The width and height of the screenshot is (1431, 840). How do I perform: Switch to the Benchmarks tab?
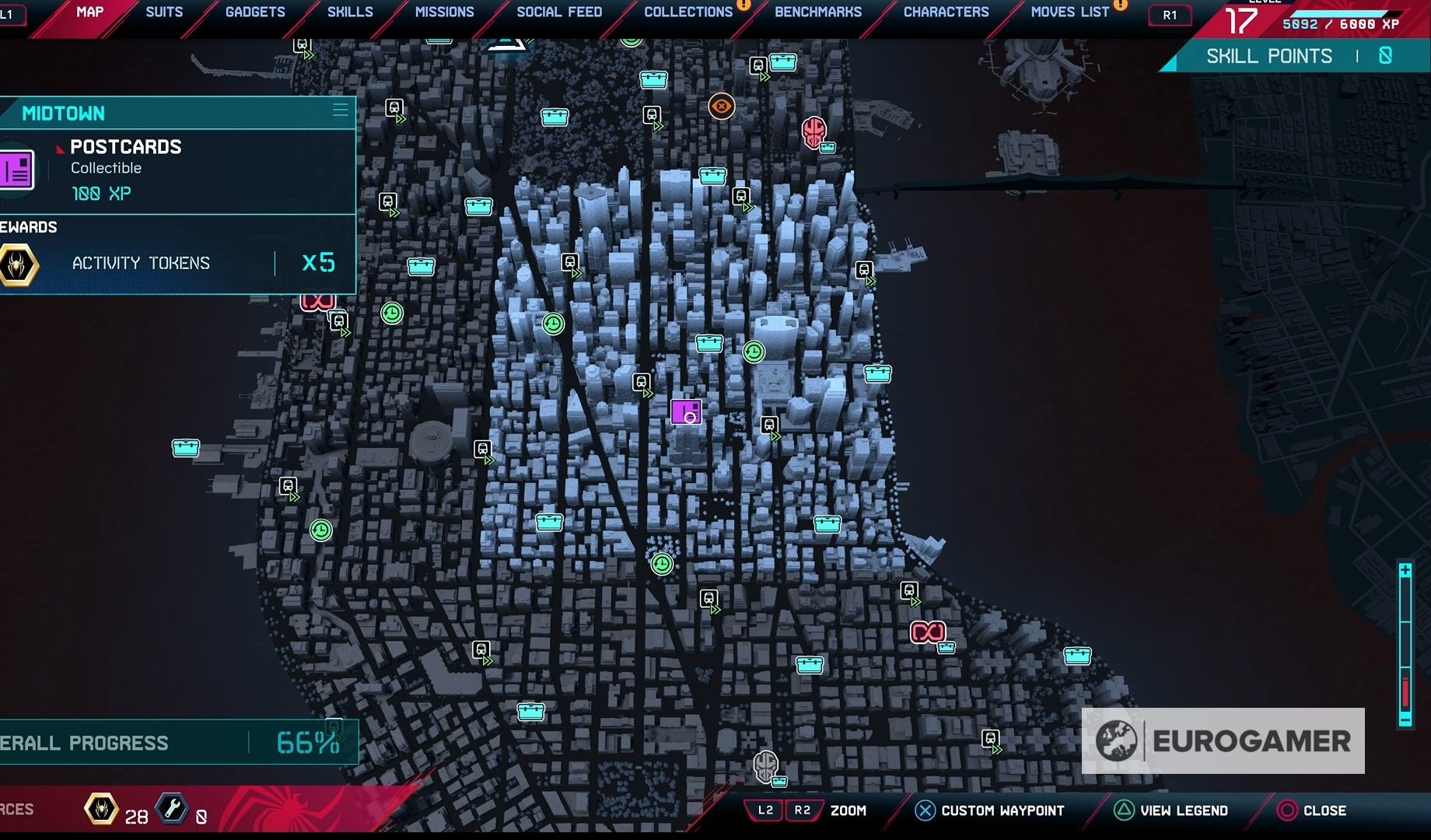(x=817, y=12)
